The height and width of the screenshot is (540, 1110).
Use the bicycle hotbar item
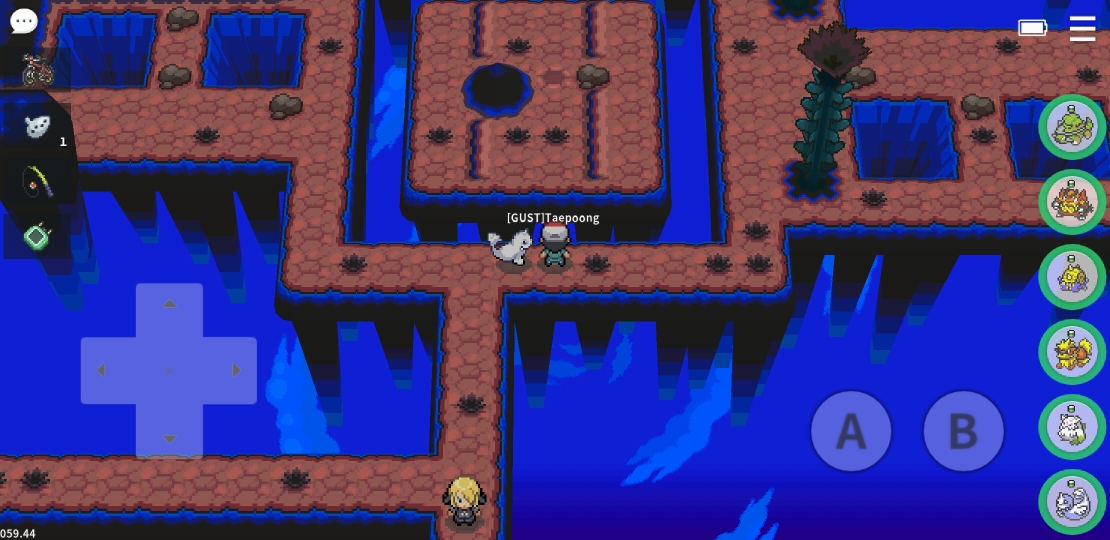(37, 70)
